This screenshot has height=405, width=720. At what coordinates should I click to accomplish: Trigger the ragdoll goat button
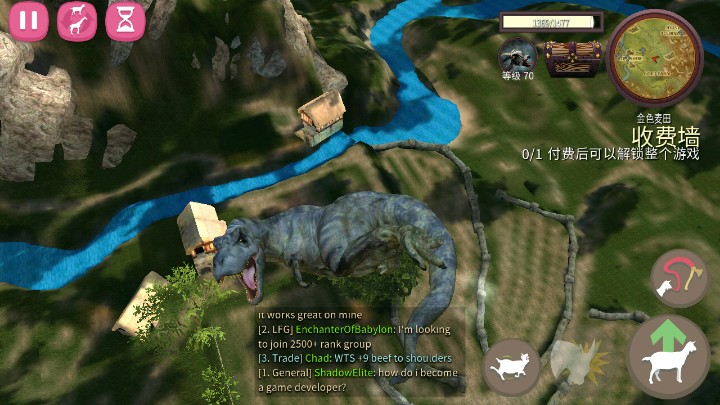(512, 365)
